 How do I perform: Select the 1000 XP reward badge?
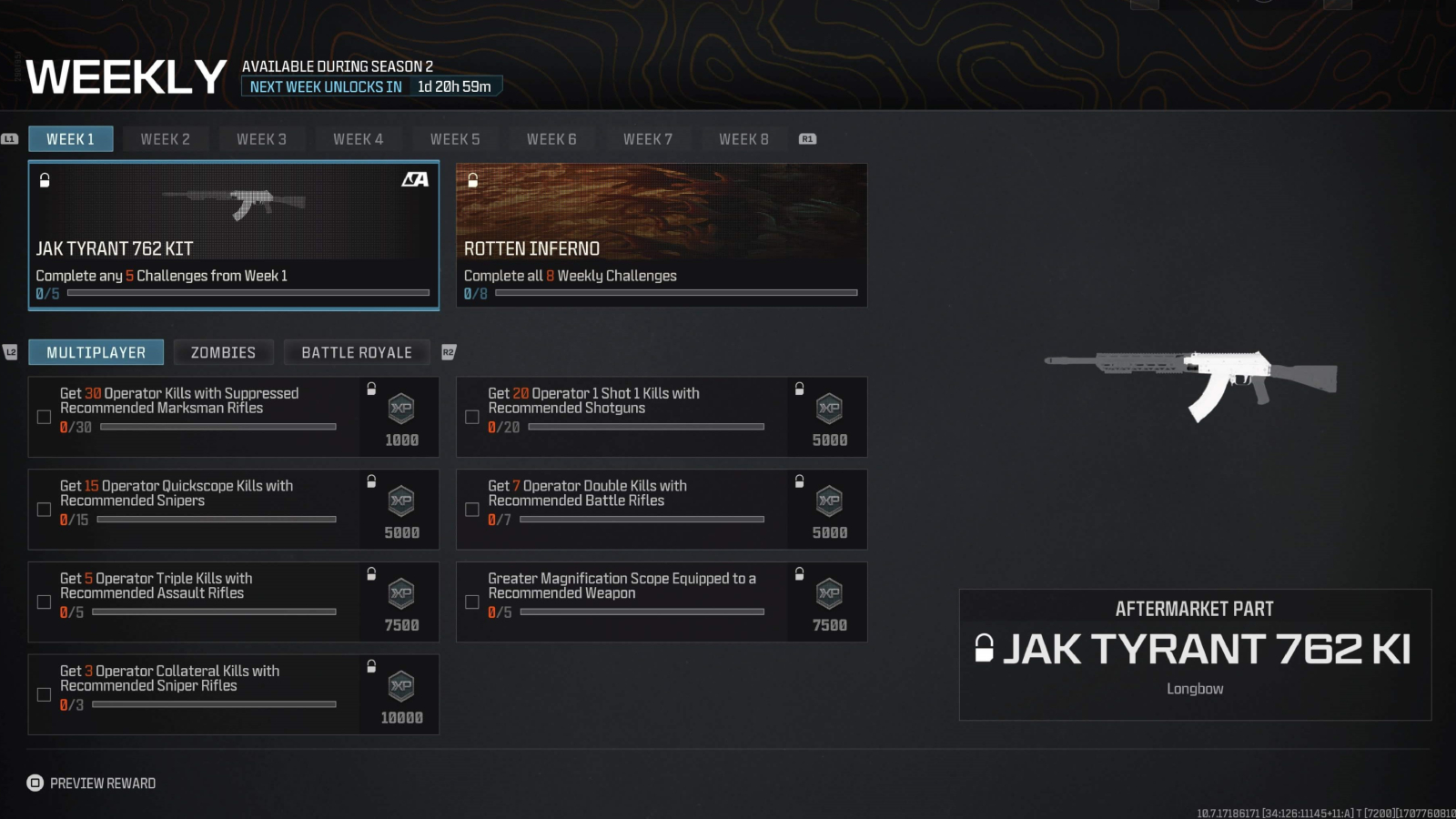point(400,414)
